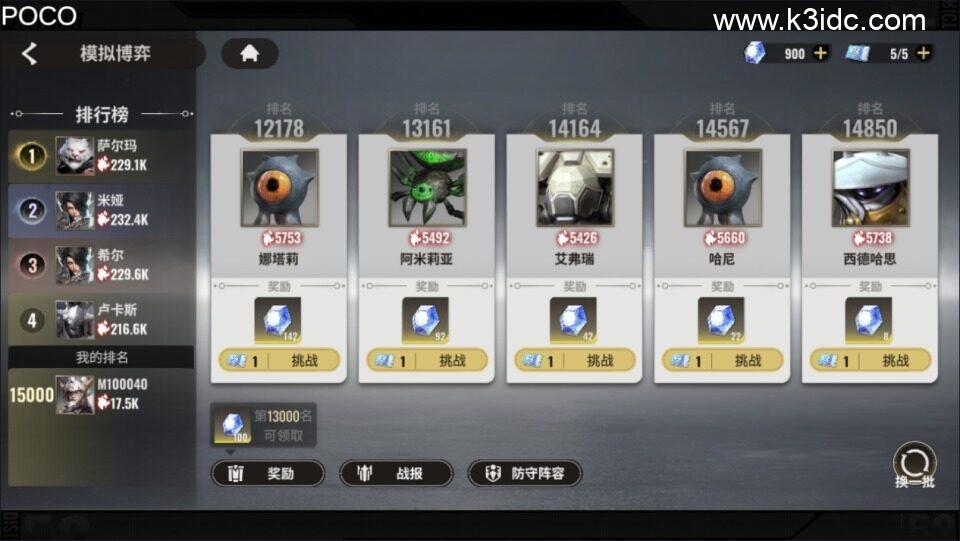Challenge opponent 阿米莉亚 ranked 13161

427,361
